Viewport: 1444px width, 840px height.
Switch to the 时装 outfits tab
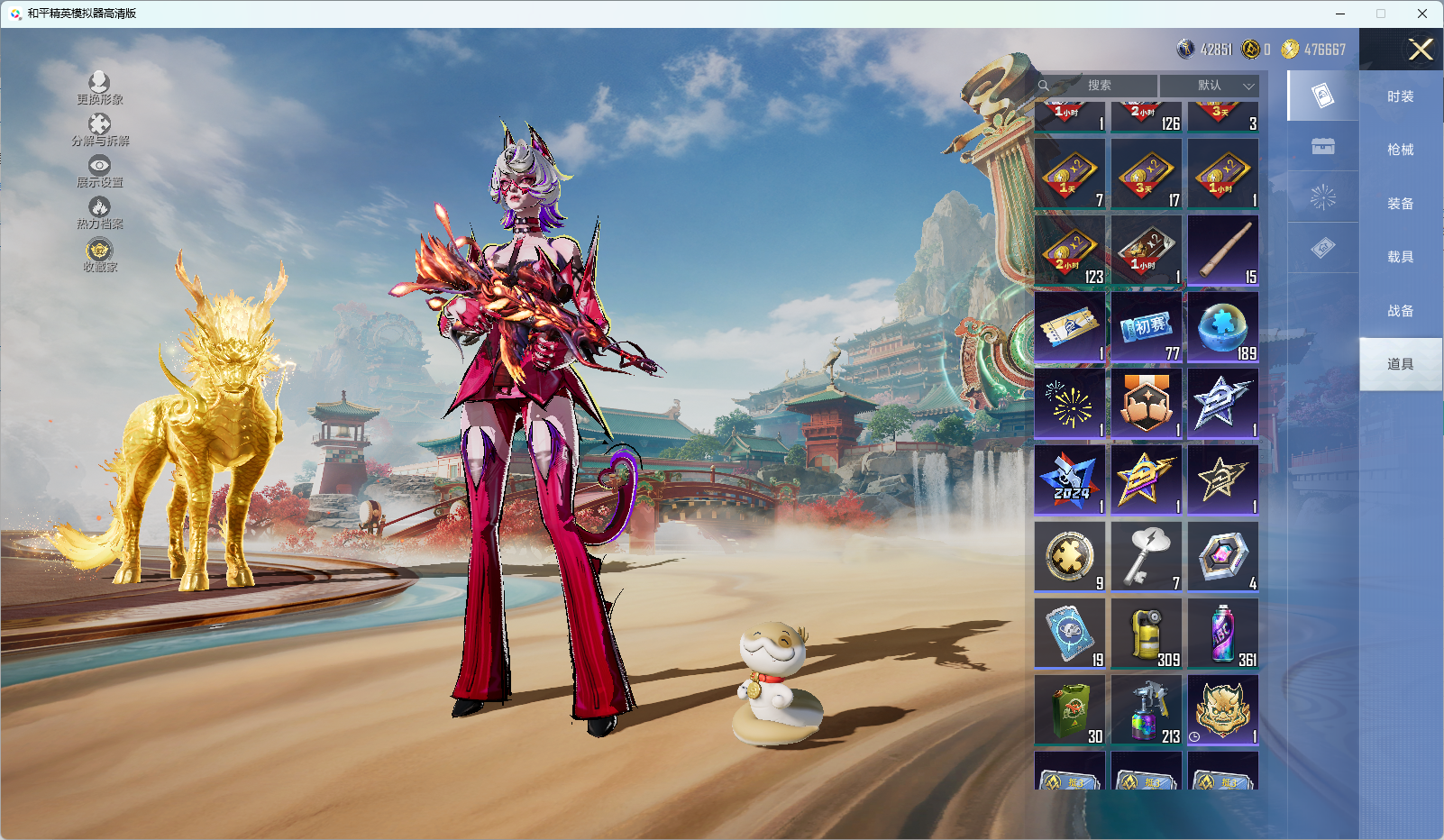point(1400,96)
